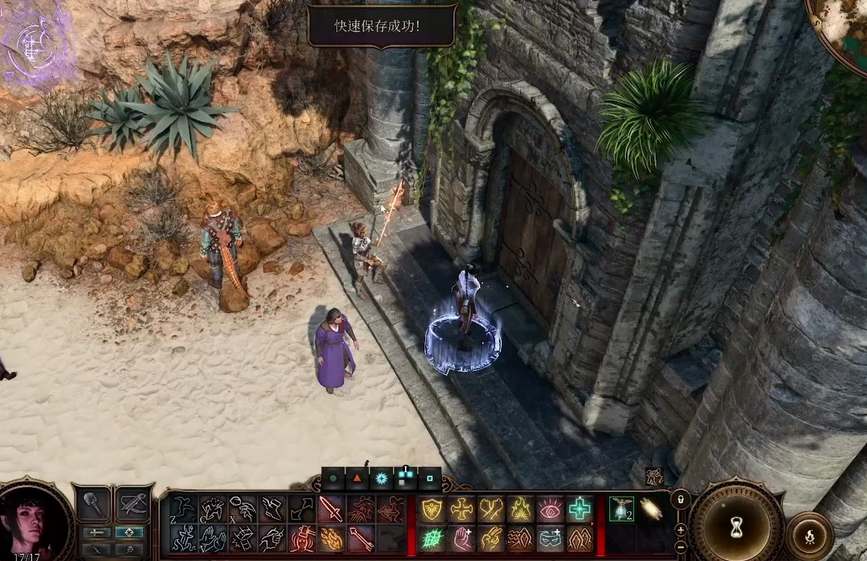Image resolution: width=867 pixels, height=561 pixels.
Task: Select the red triangle filter above hotbar
Action: coord(357,478)
